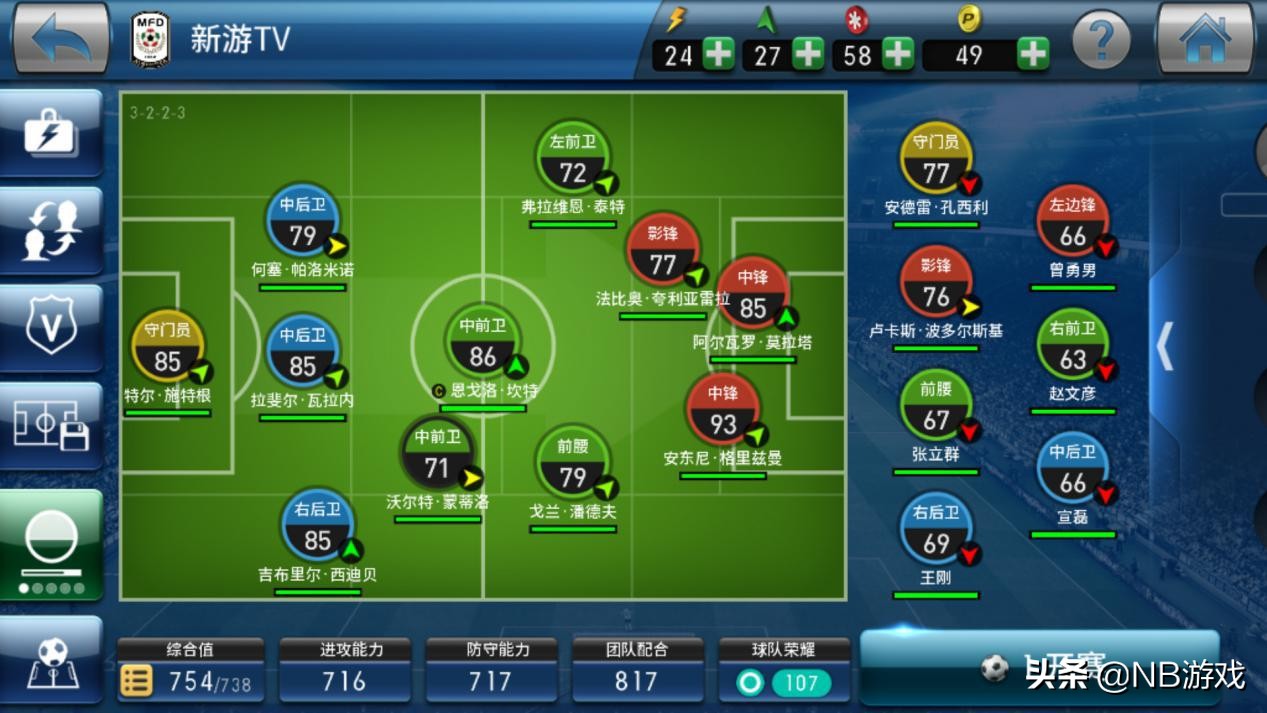Pick center back 何塞·帕洛米诺
The image size is (1267, 713).
[302, 224]
